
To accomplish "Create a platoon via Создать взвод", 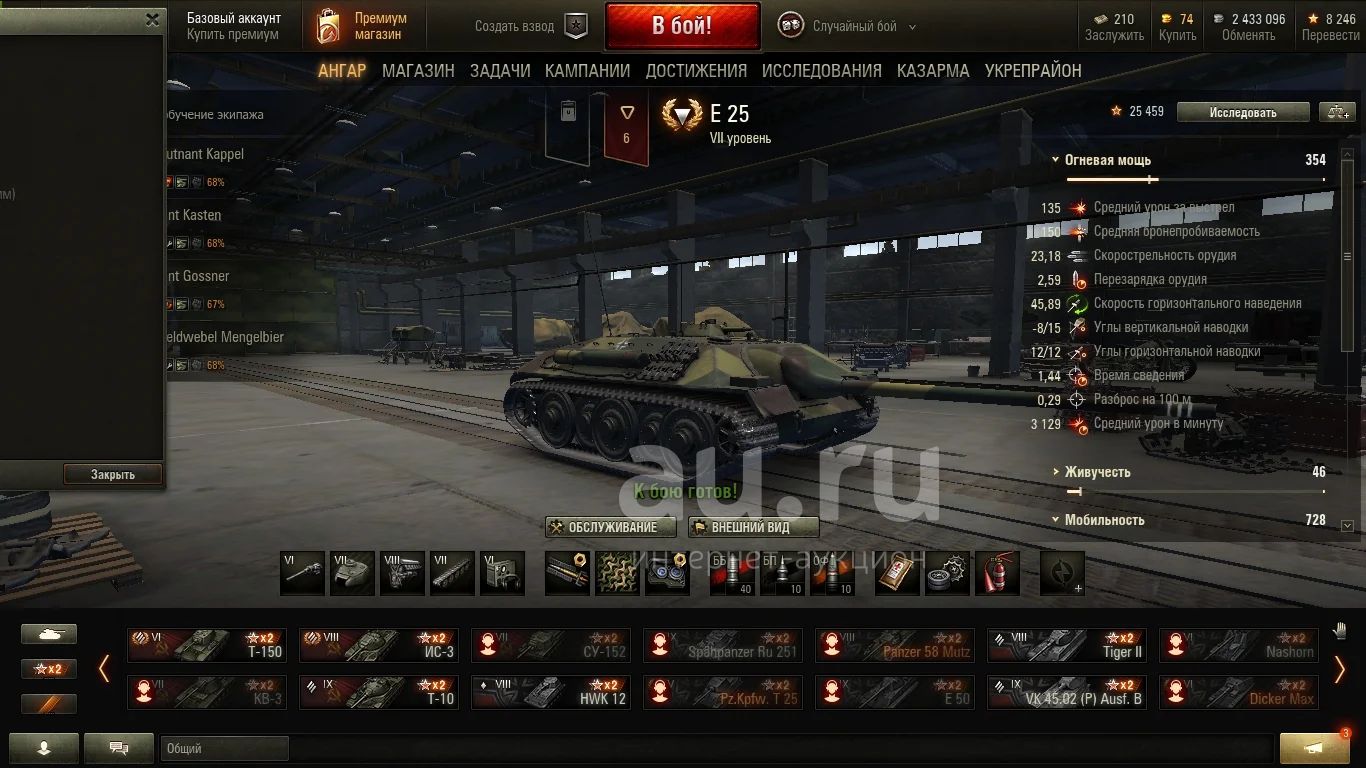I will [x=530, y=26].
